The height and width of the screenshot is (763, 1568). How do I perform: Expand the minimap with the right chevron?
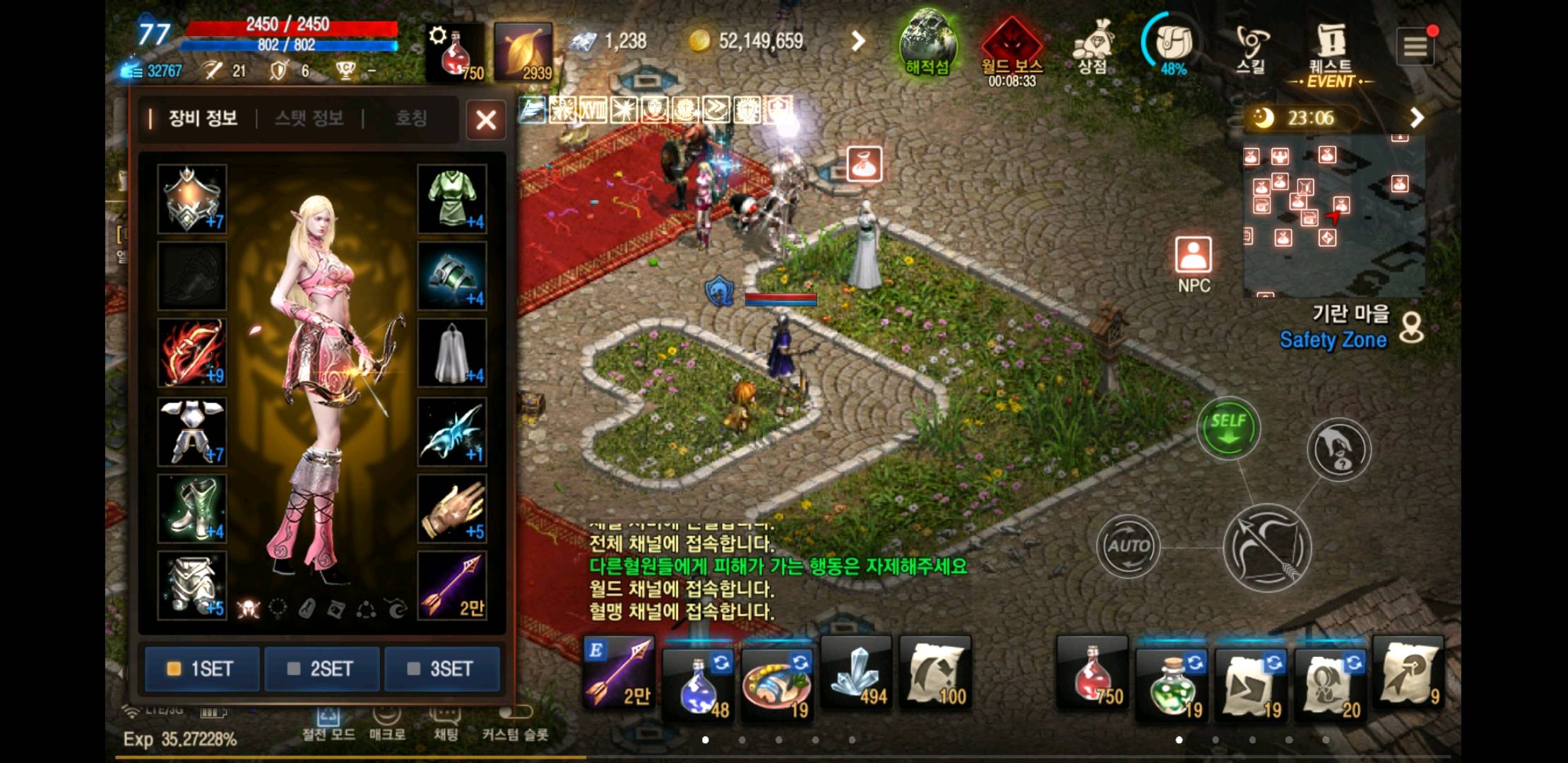coord(1415,118)
